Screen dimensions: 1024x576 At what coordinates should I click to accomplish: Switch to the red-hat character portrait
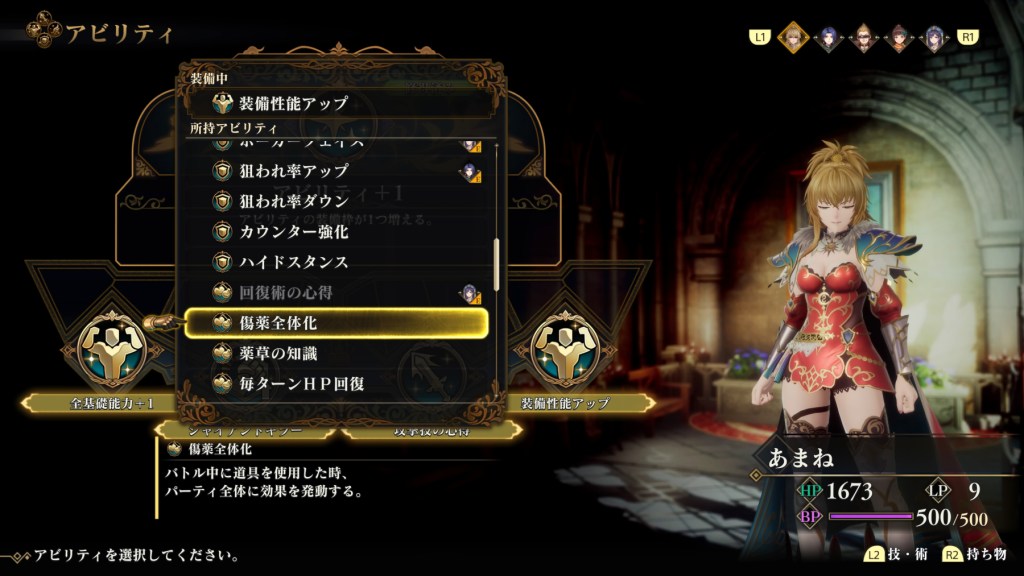pos(899,38)
